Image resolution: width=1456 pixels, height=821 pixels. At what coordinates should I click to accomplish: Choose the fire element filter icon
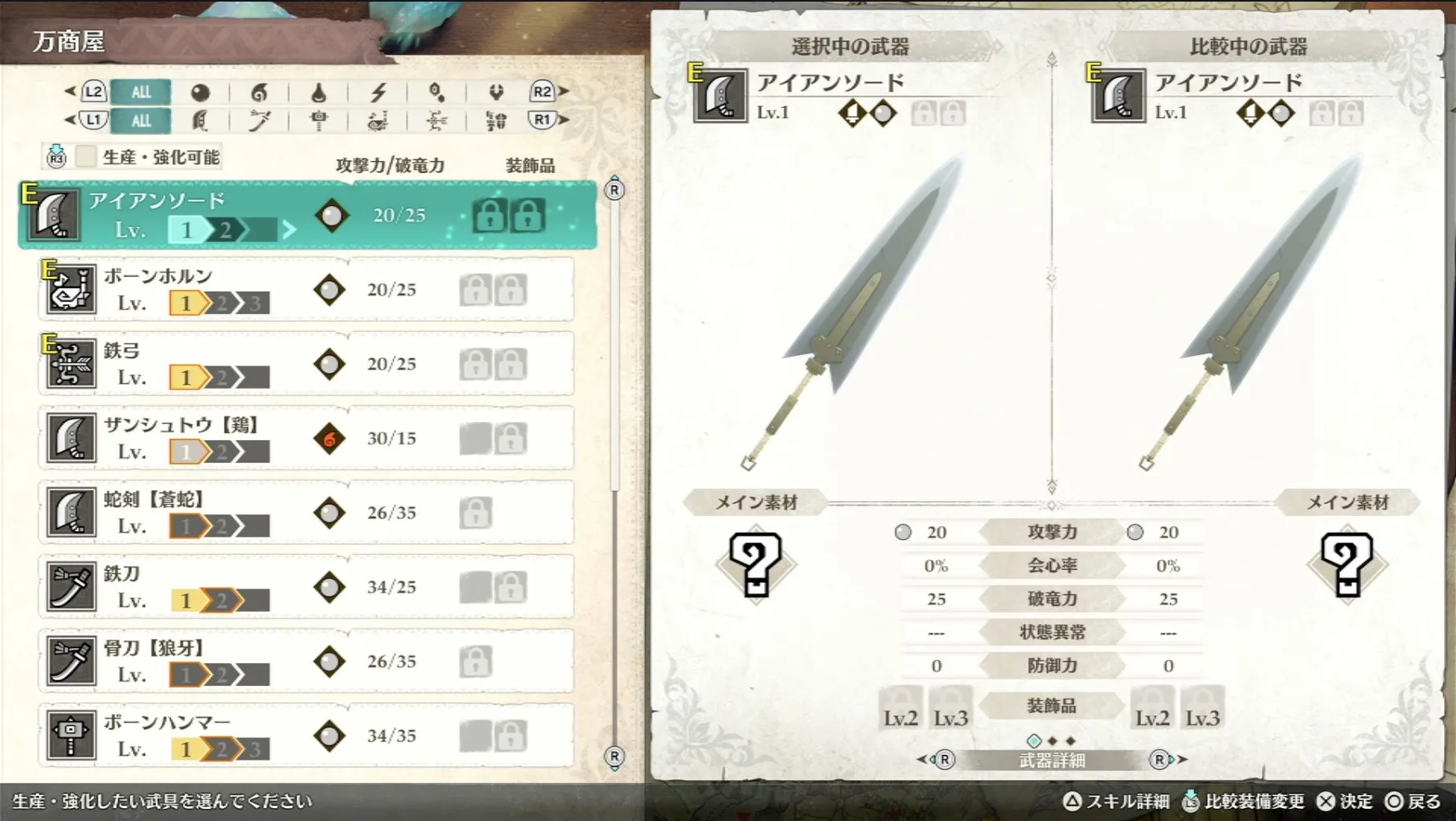pyautogui.click(x=259, y=93)
